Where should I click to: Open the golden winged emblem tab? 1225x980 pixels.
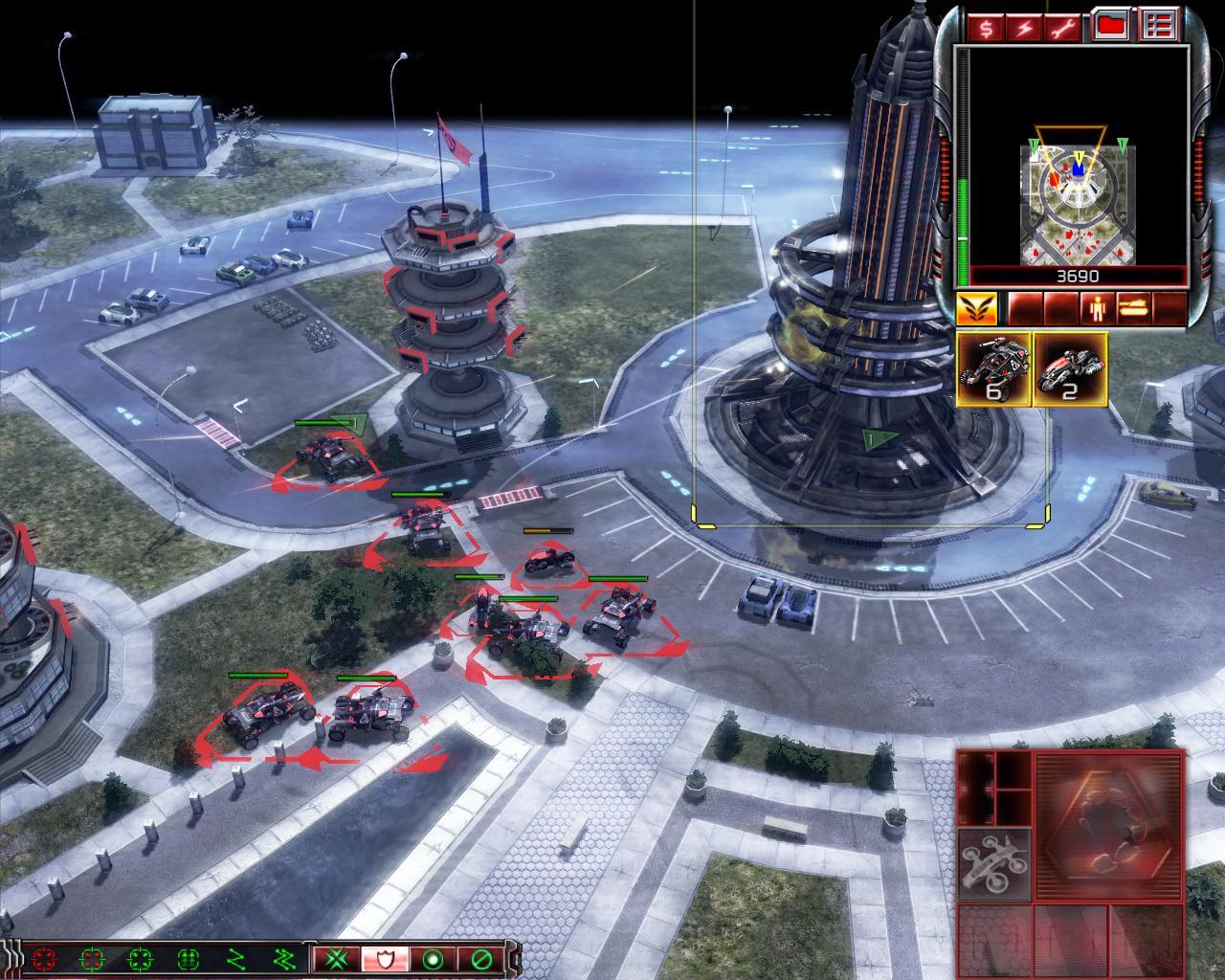[x=976, y=309]
